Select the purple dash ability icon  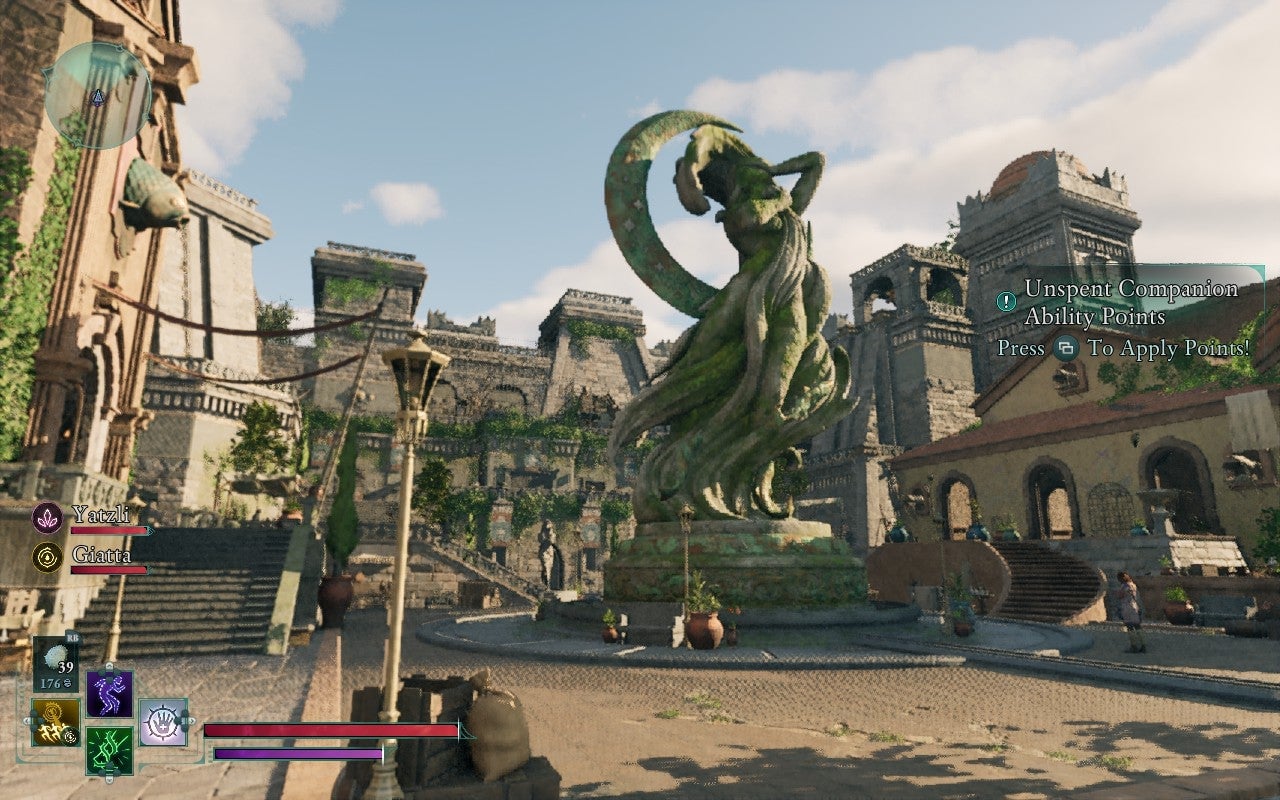(109, 693)
